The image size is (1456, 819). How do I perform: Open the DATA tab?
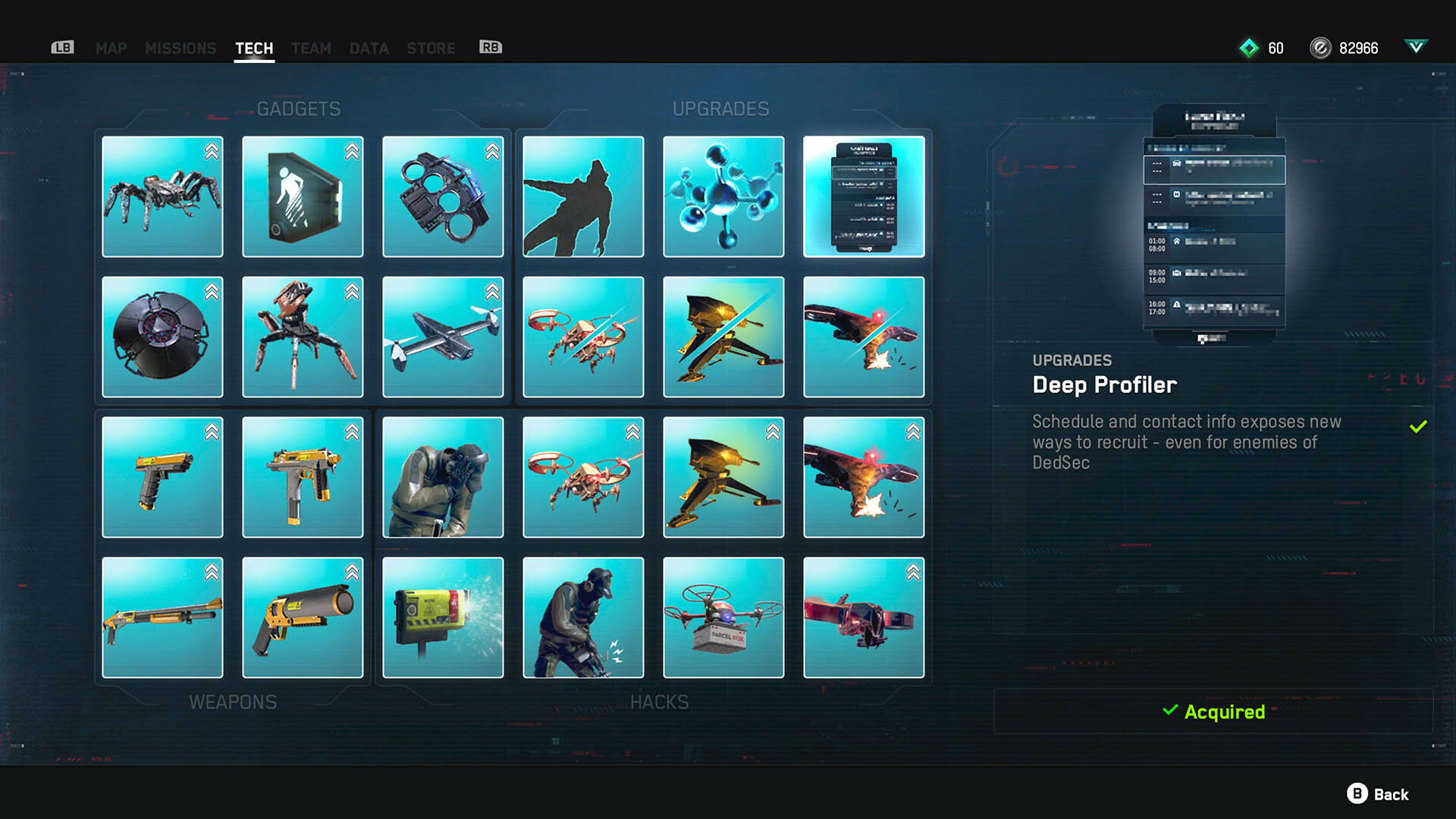[x=369, y=49]
